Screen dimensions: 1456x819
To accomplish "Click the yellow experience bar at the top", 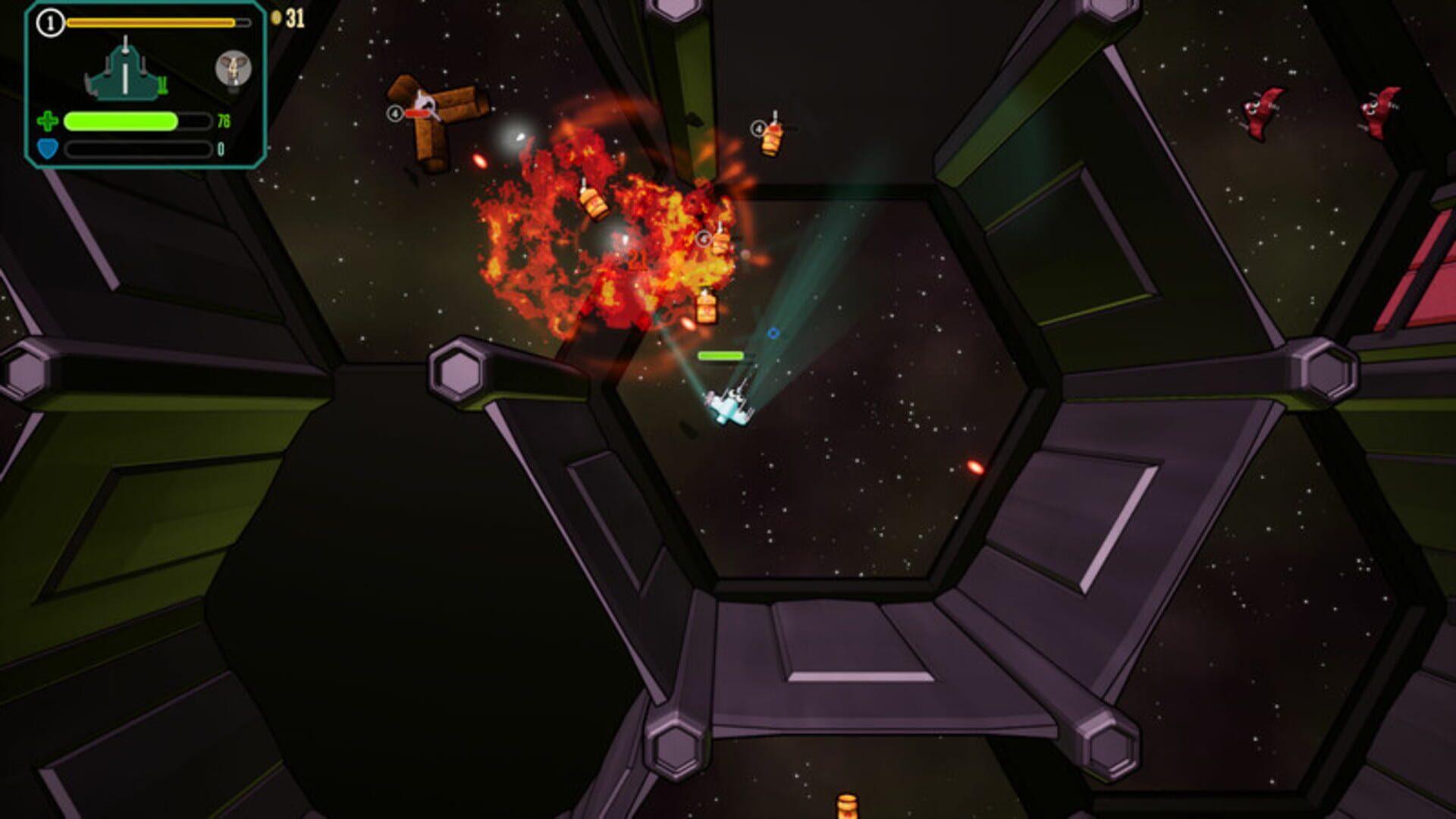I will click(x=152, y=22).
